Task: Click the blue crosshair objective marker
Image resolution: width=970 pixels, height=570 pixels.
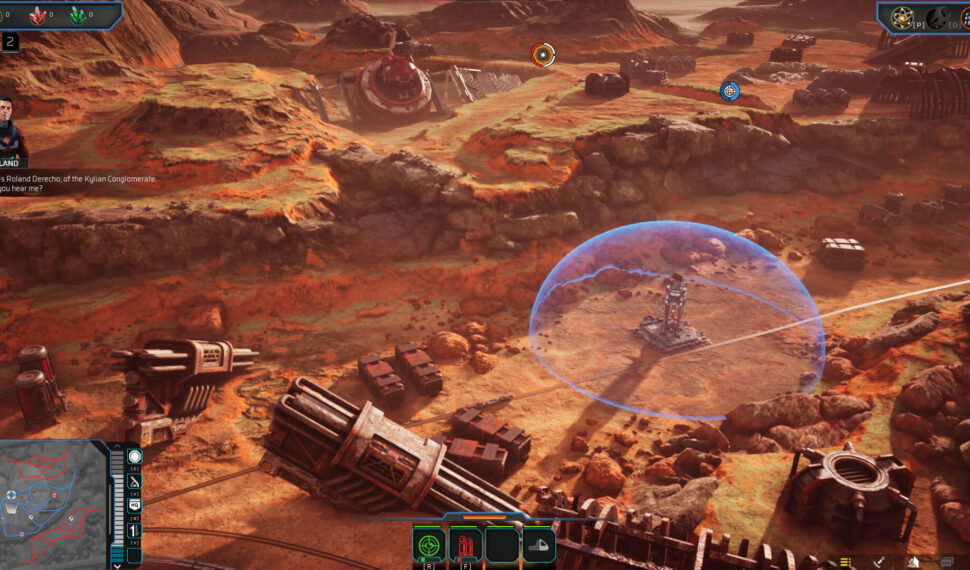Action: [x=730, y=91]
